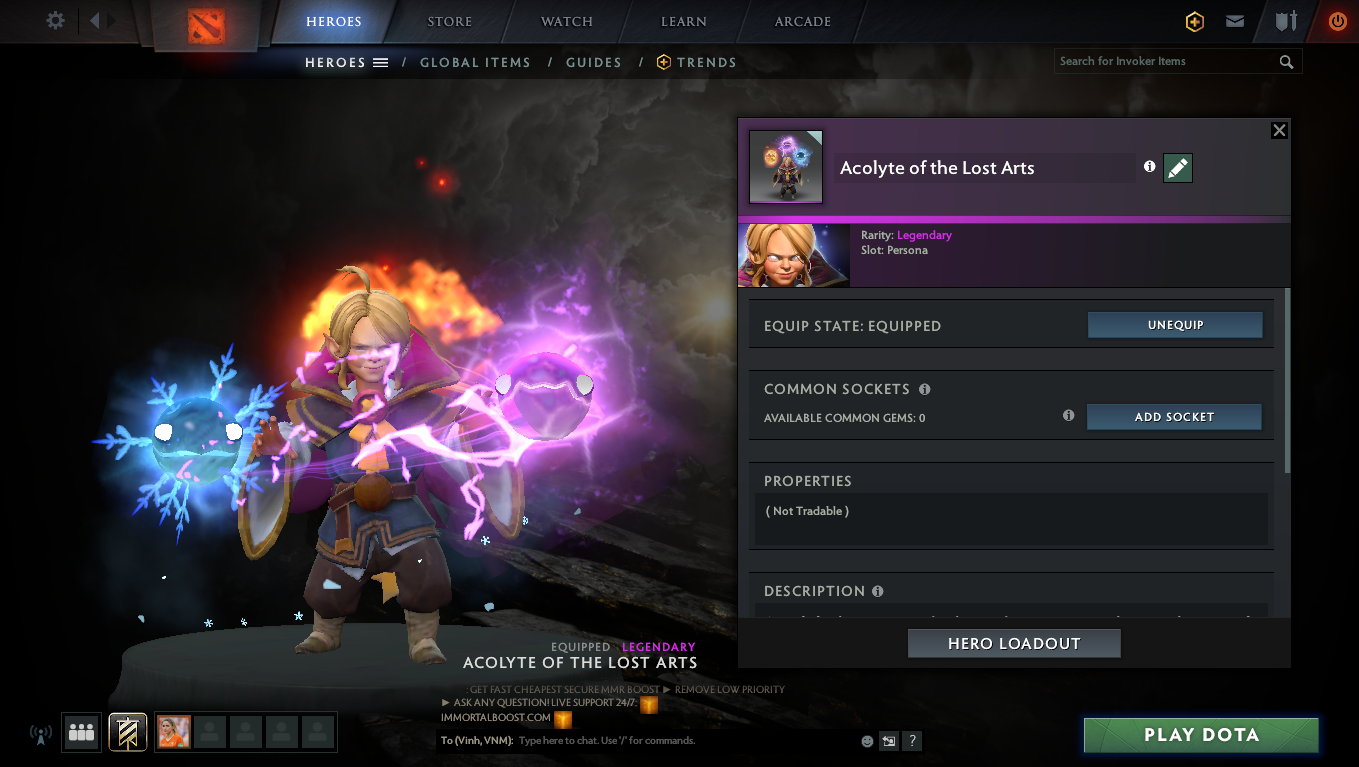Click the pencil edit icon next to item name
Viewport: 1359px width, 767px height.
point(1177,168)
